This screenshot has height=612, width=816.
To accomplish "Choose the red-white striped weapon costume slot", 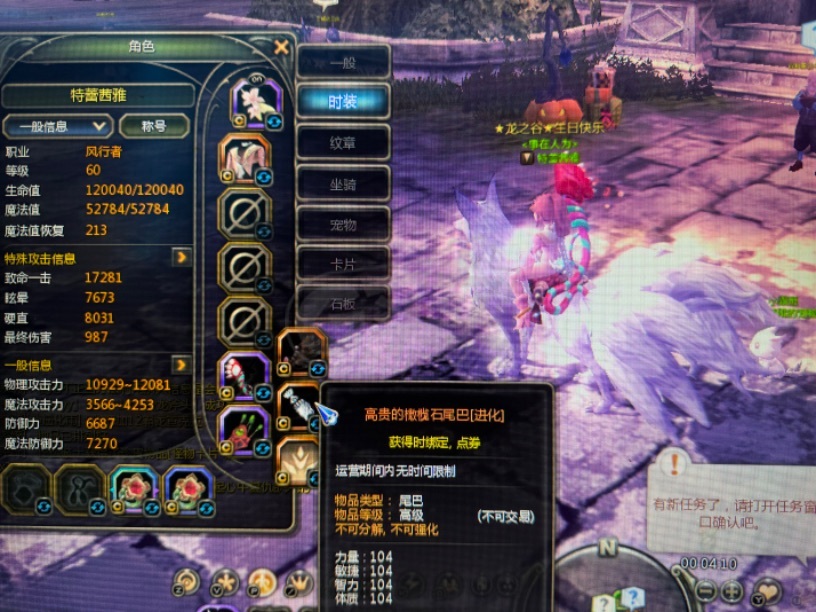I will (243, 375).
